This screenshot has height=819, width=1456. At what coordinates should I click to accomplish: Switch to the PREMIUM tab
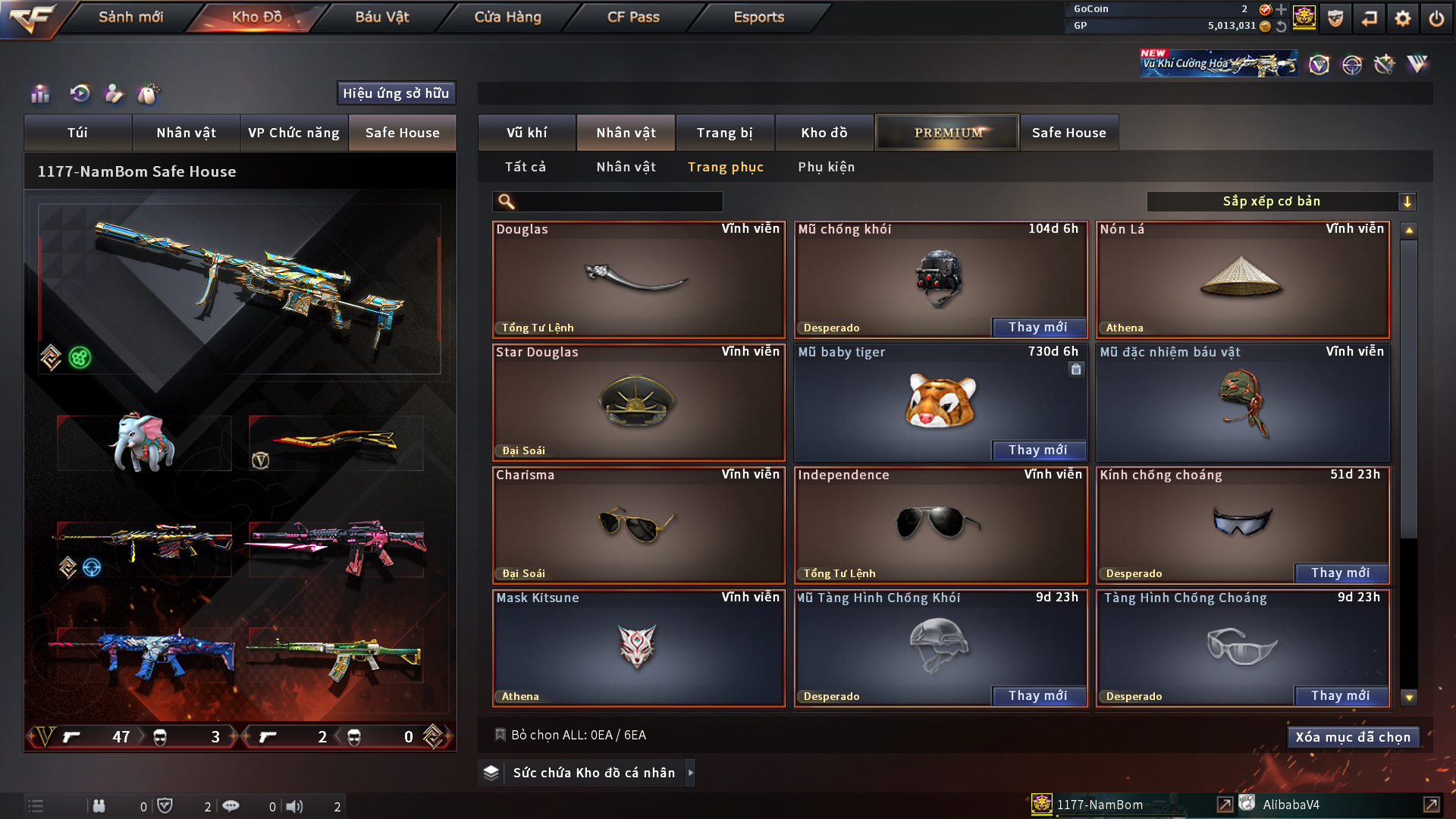[x=947, y=133]
